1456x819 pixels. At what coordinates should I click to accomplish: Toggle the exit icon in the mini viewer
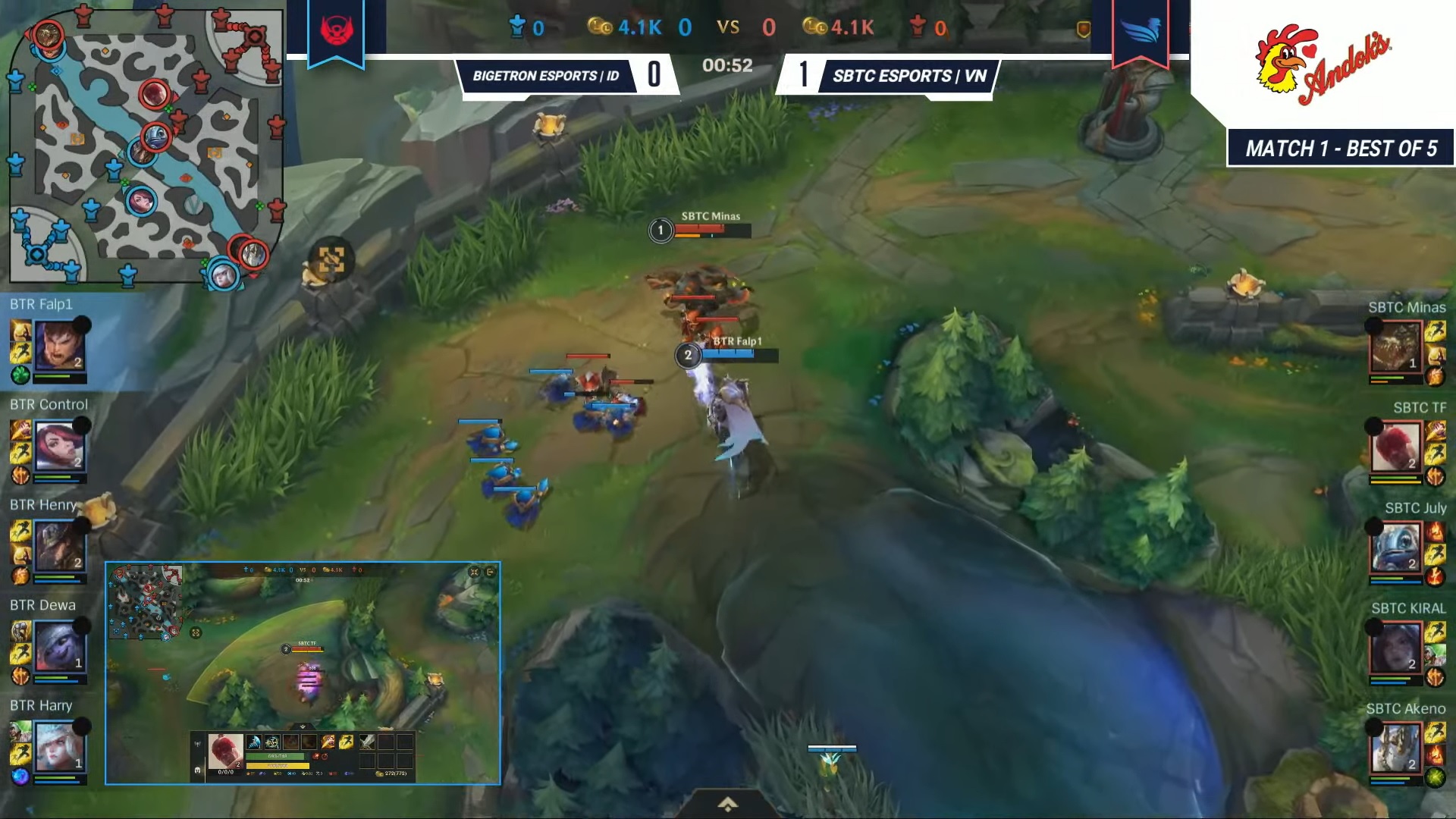click(491, 572)
